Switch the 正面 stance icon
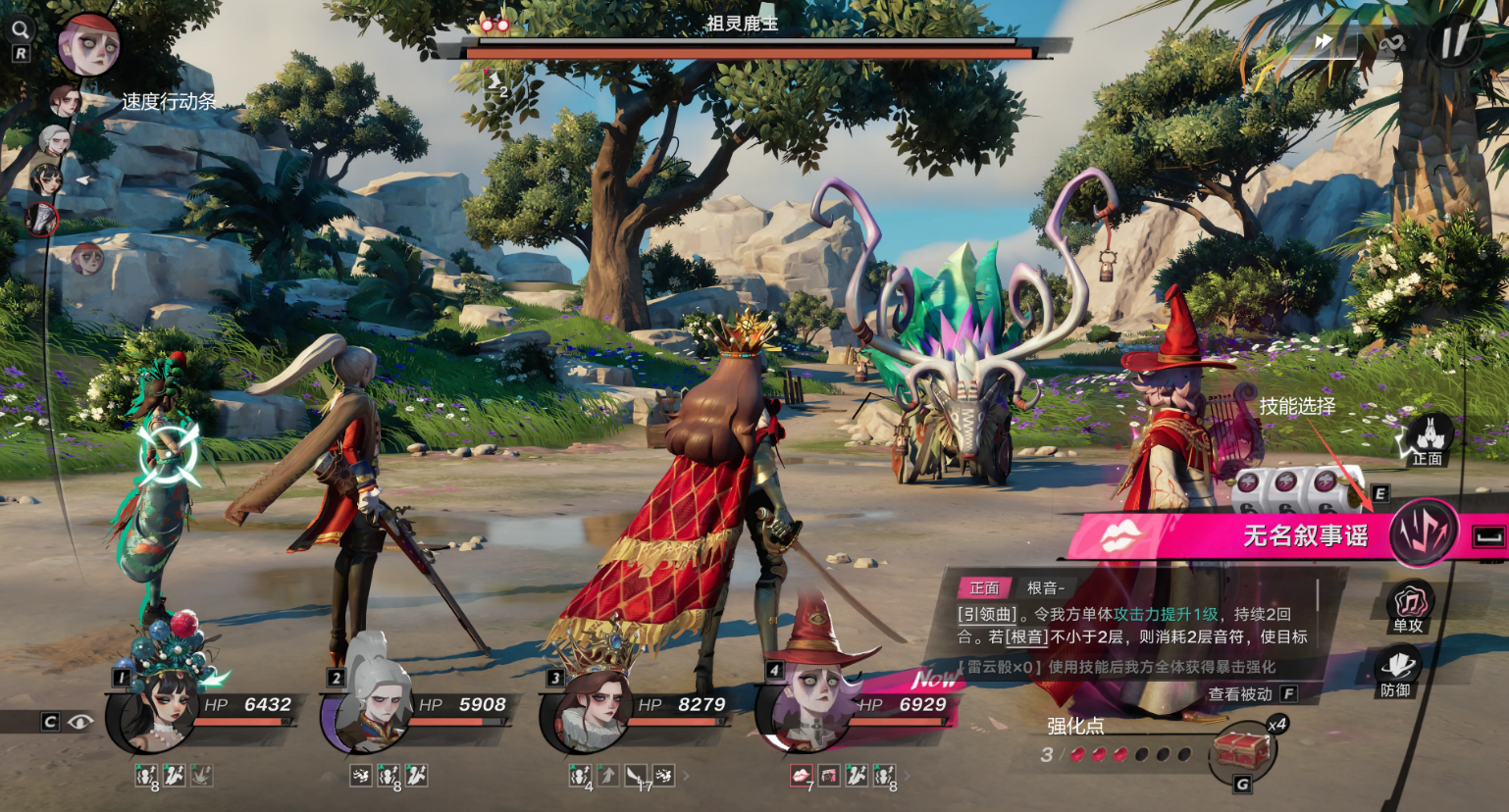1509x812 pixels. pos(1429,439)
